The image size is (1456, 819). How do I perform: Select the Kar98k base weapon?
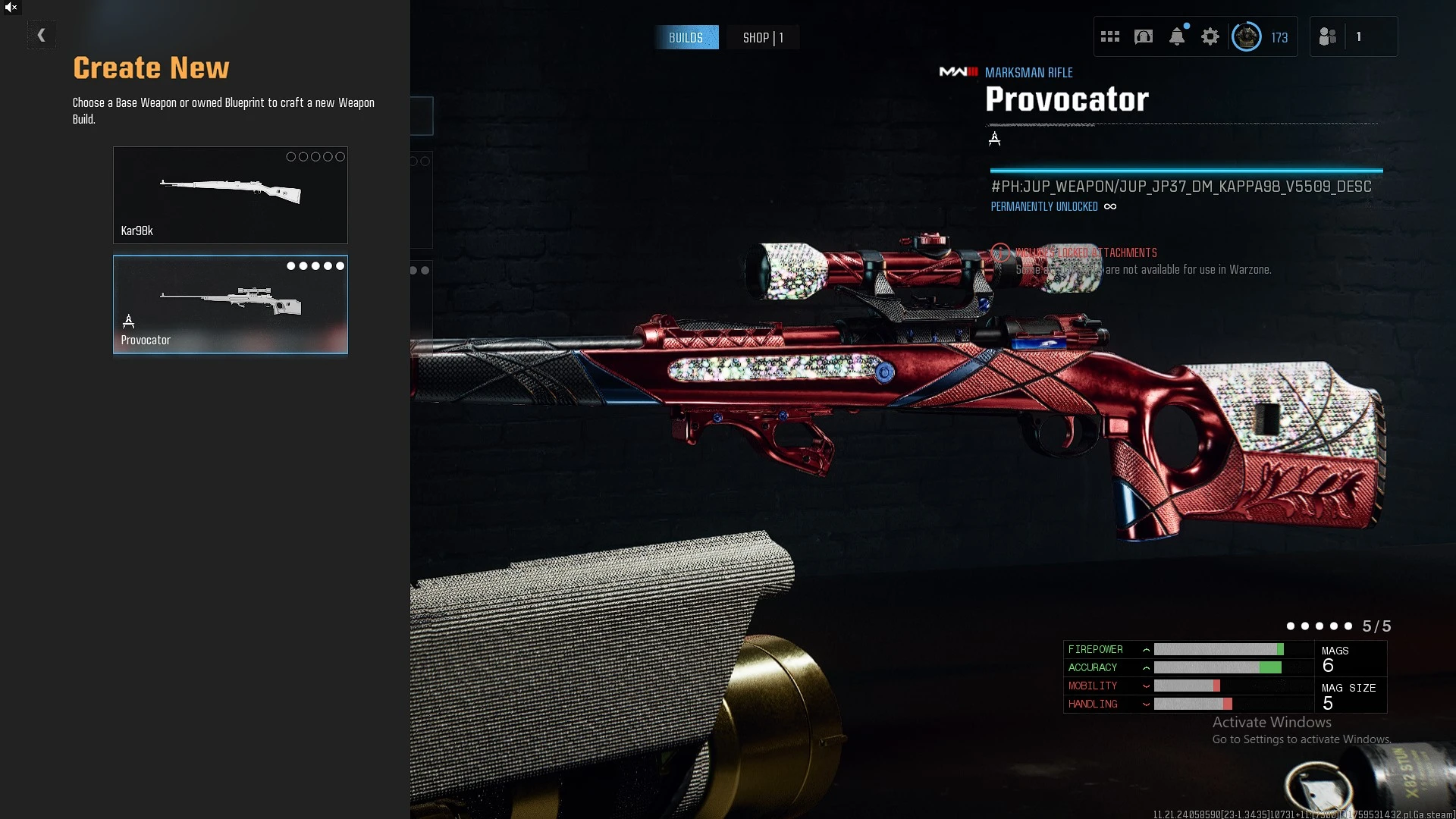[230, 195]
